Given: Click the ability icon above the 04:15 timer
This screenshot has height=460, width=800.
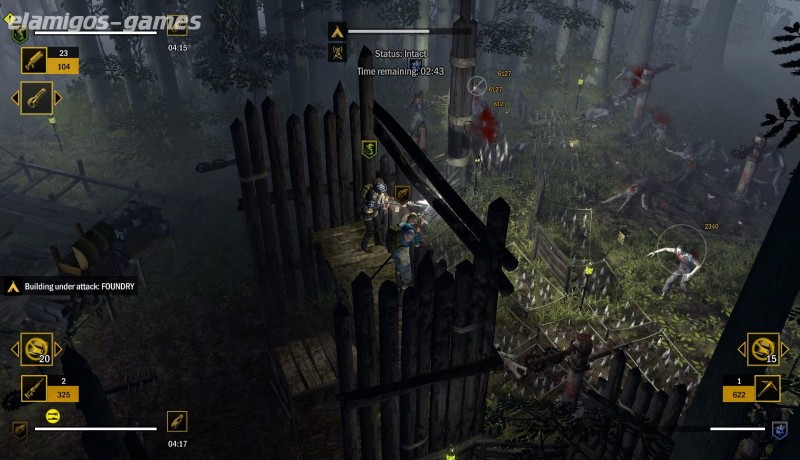Looking at the screenshot, I should pyautogui.click(x=177, y=27).
